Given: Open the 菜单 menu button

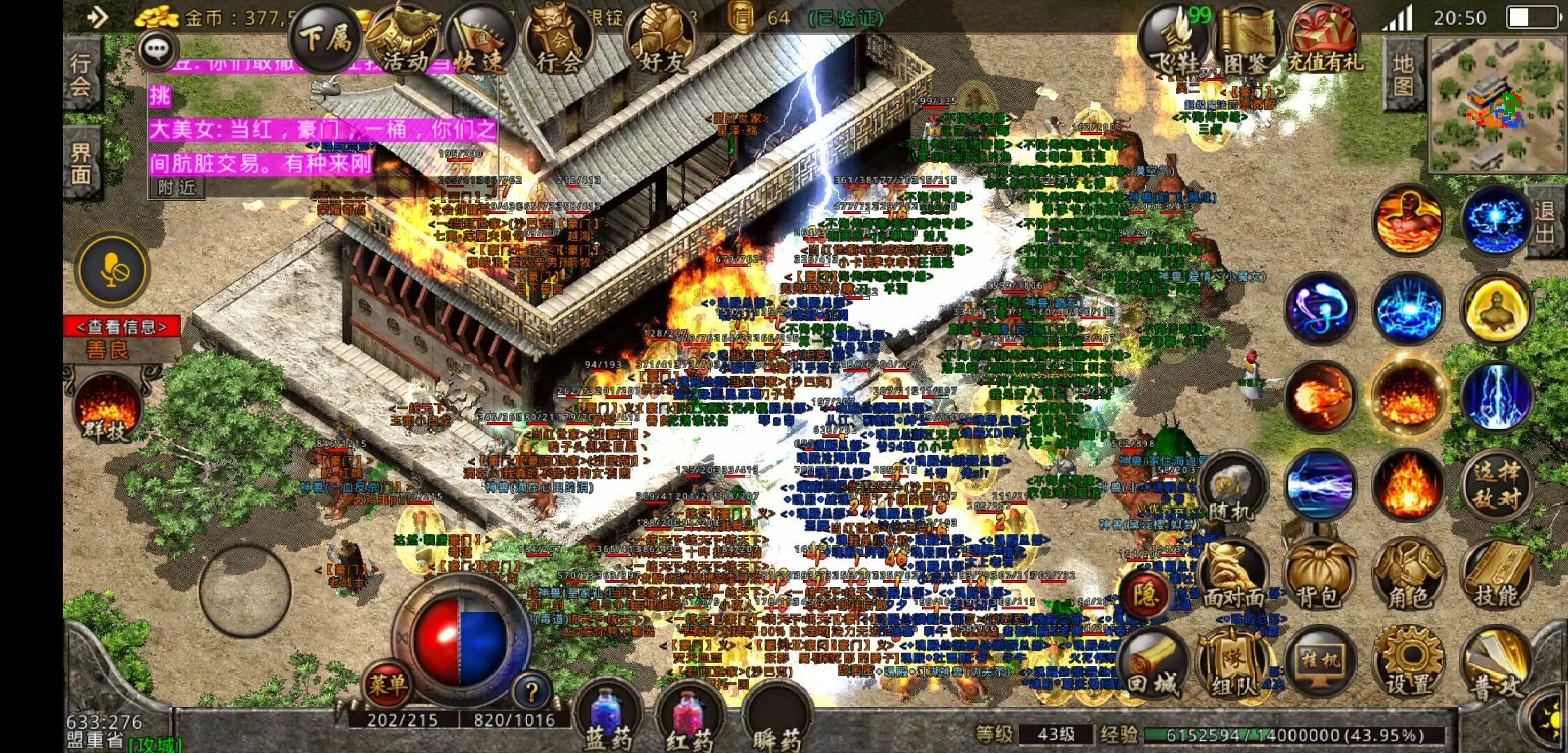Looking at the screenshot, I should coord(387,685).
